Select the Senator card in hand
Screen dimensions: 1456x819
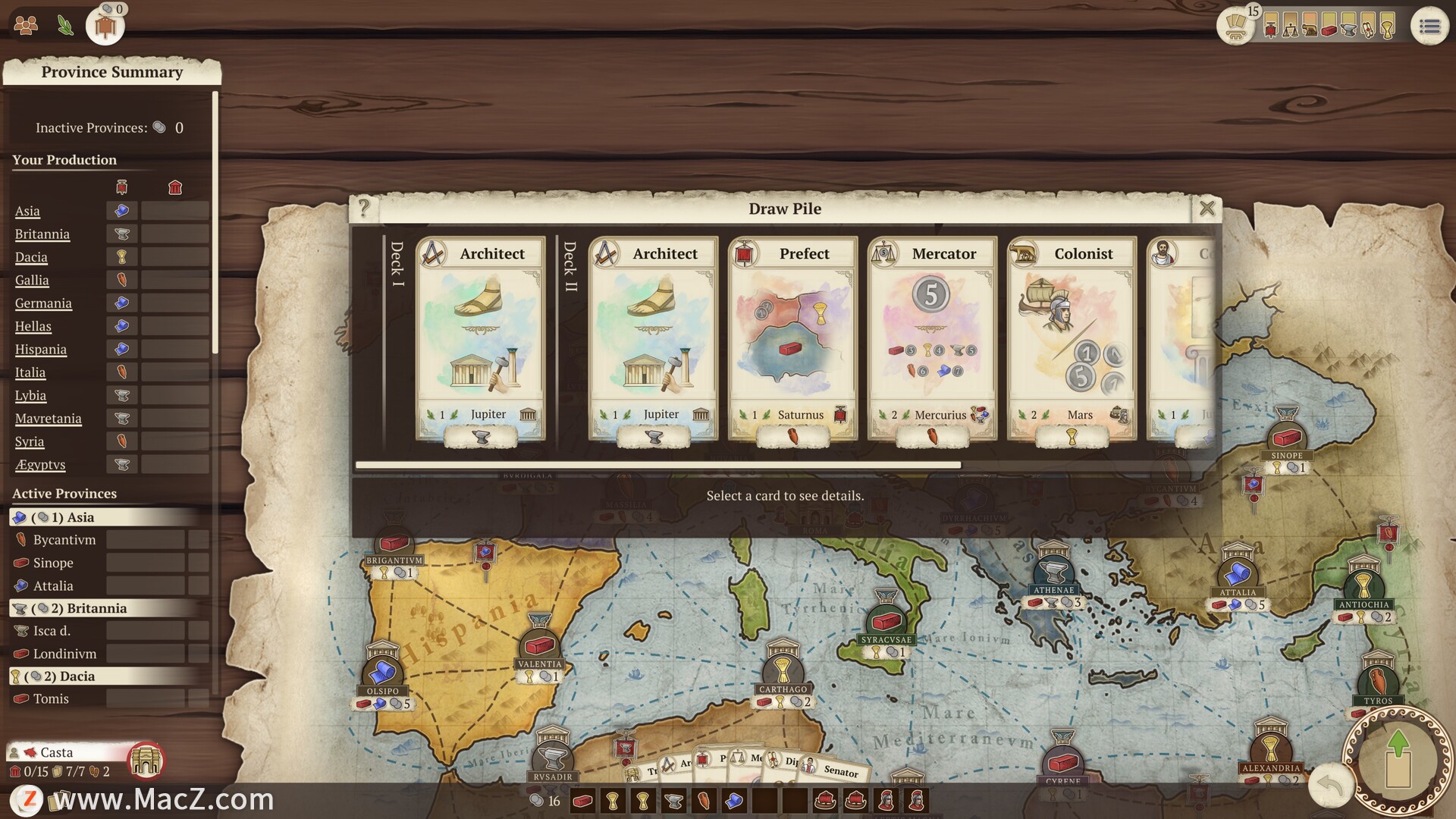(838, 770)
